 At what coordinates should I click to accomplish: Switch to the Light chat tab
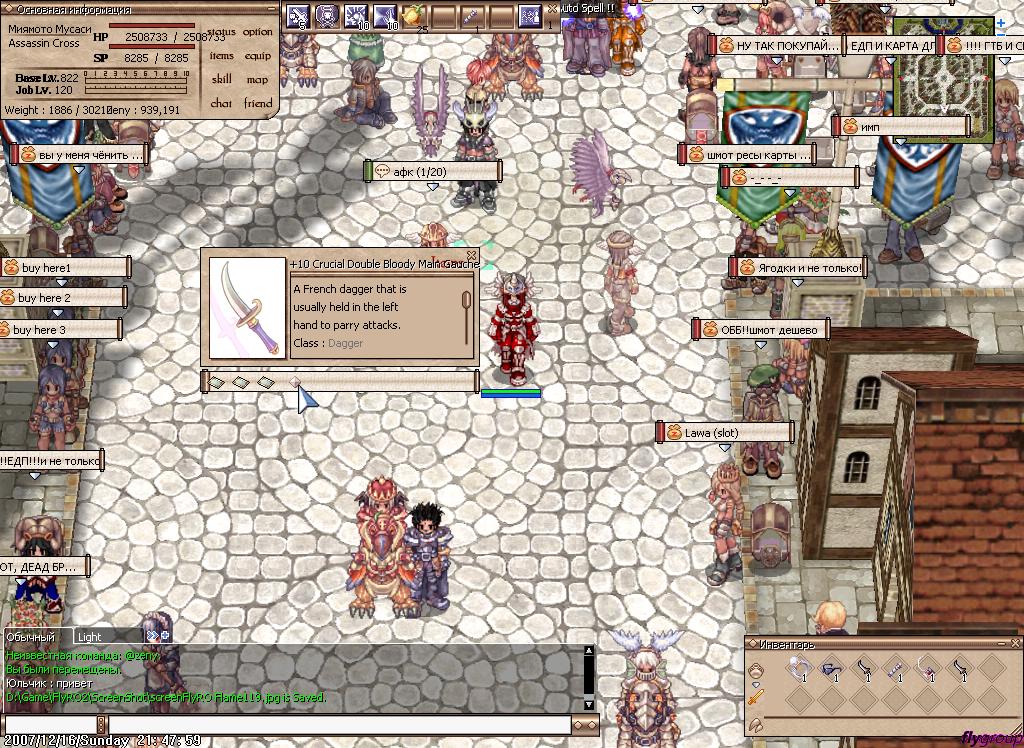pyautogui.click(x=90, y=637)
